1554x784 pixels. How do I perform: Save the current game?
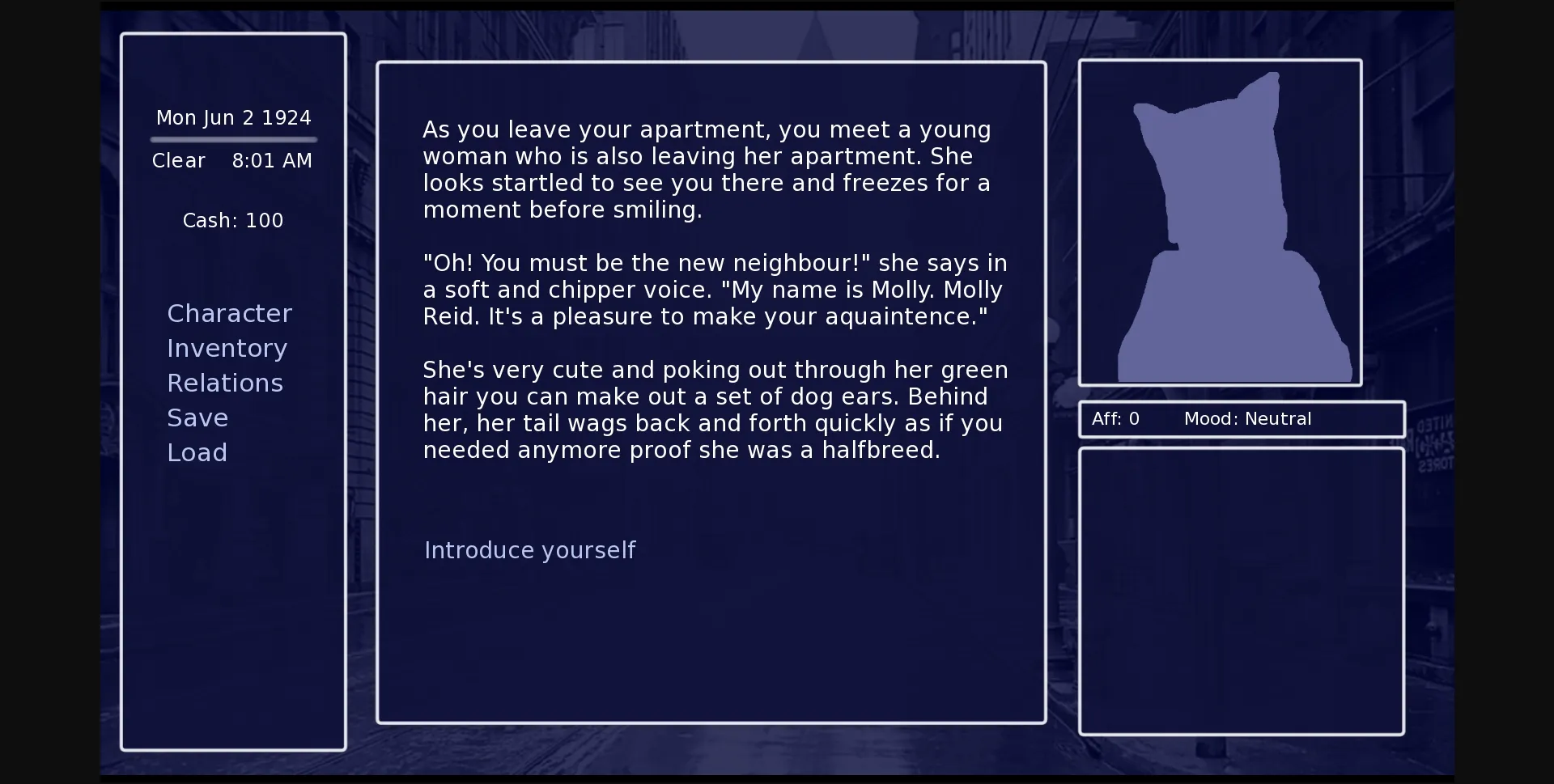[197, 417]
